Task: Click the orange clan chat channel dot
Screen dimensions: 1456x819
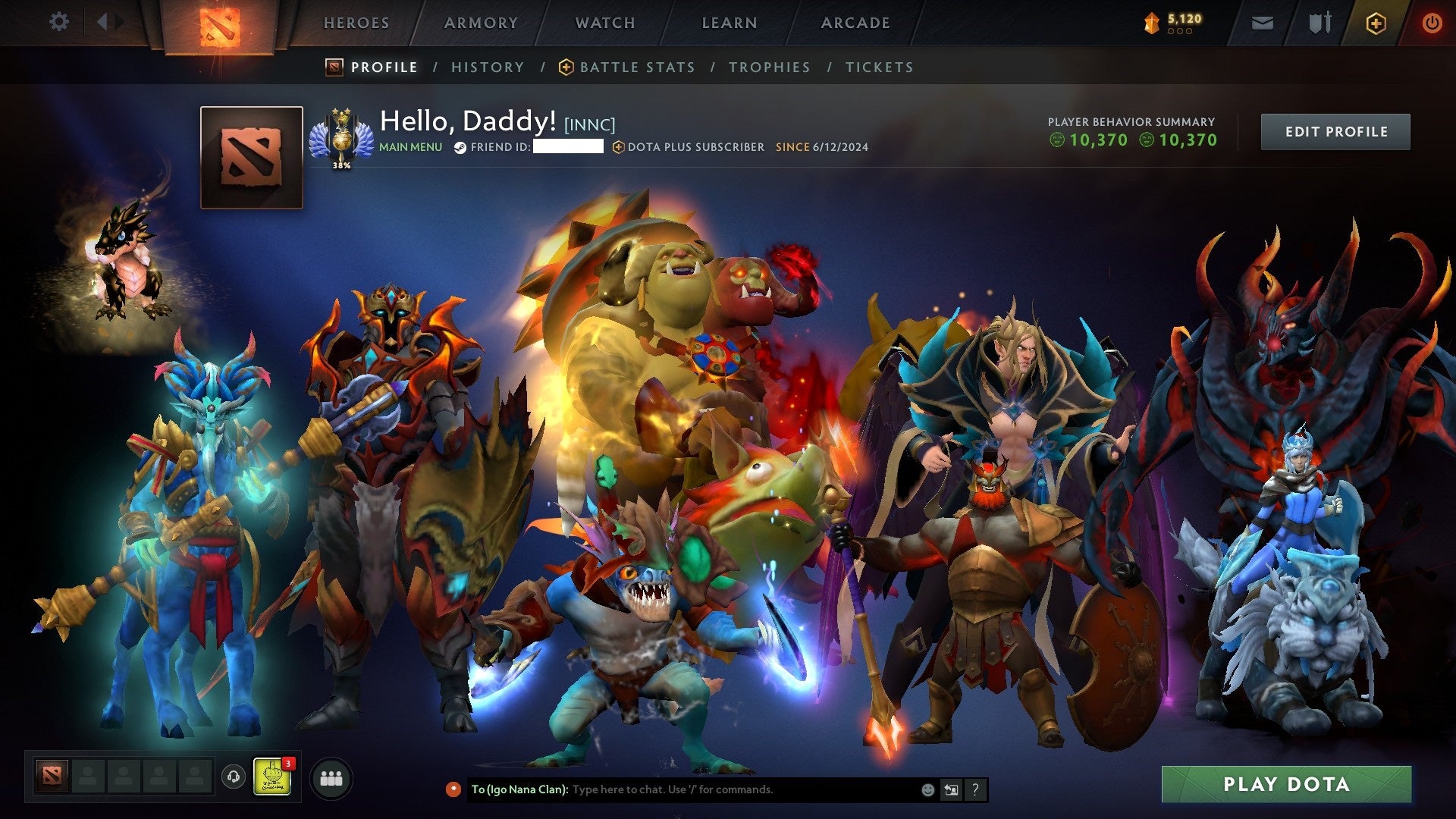Action: [x=453, y=789]
